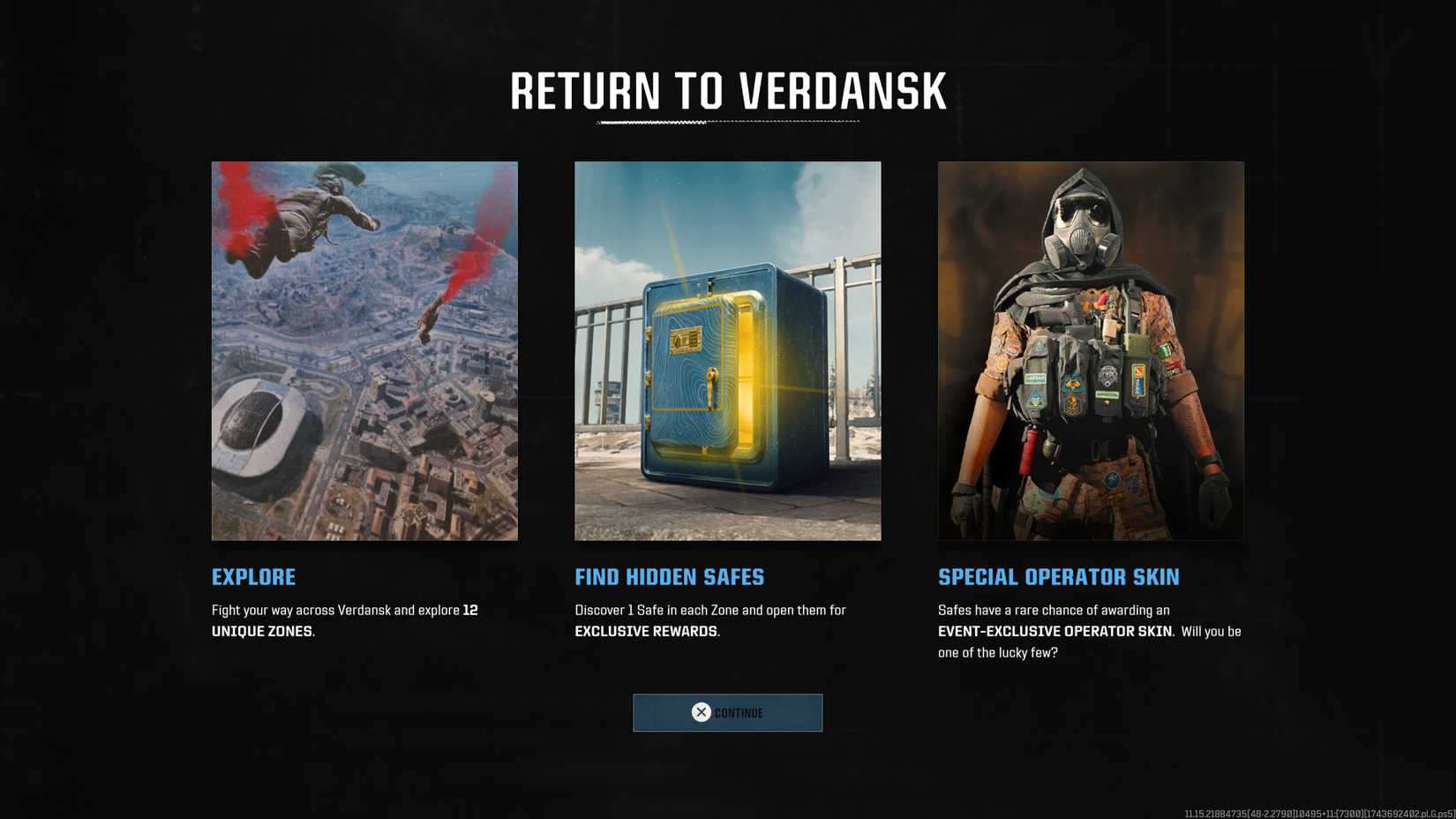
Task: Click the EXPLORE heading
Action: coord(253,576)
